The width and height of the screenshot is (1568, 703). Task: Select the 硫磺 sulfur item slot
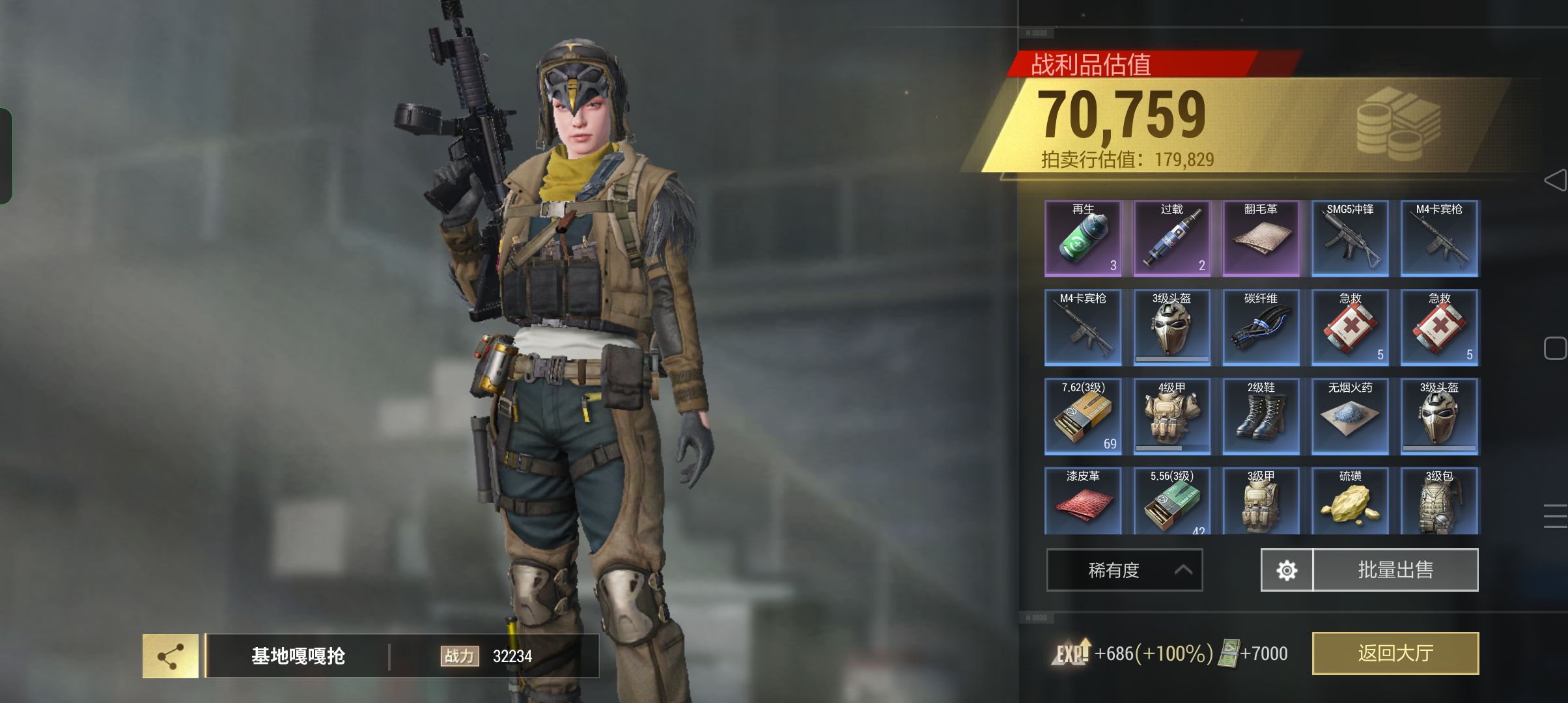click(1350, 501)
